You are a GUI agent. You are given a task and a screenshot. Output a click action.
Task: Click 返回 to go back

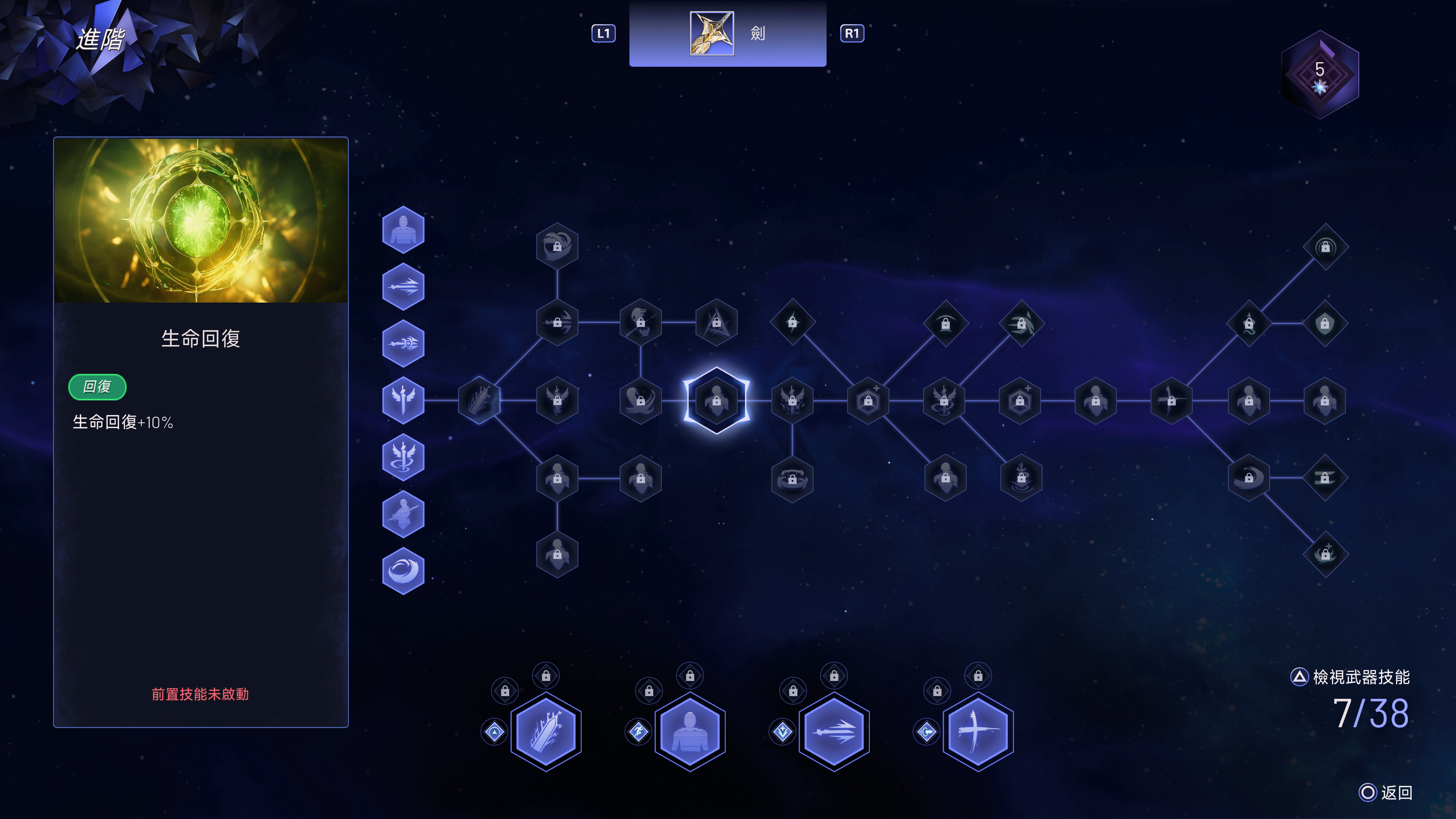(x=1385, y=792)
